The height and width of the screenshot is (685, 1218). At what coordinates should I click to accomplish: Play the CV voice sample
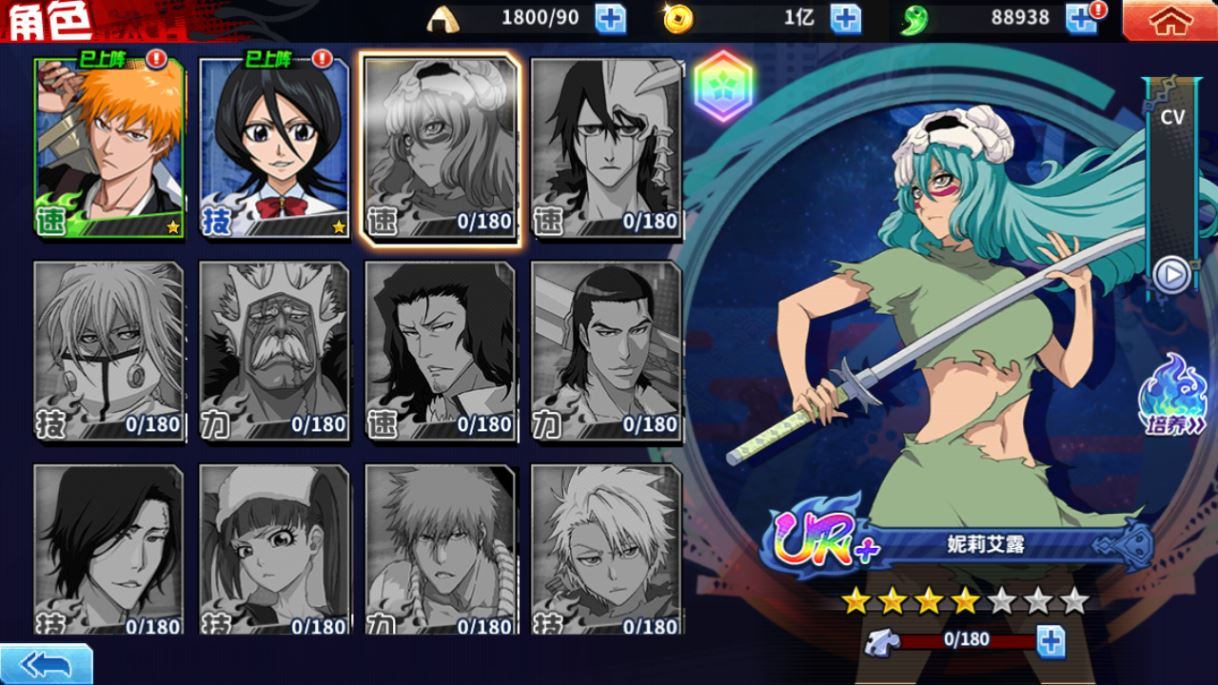click(1171, 274)
